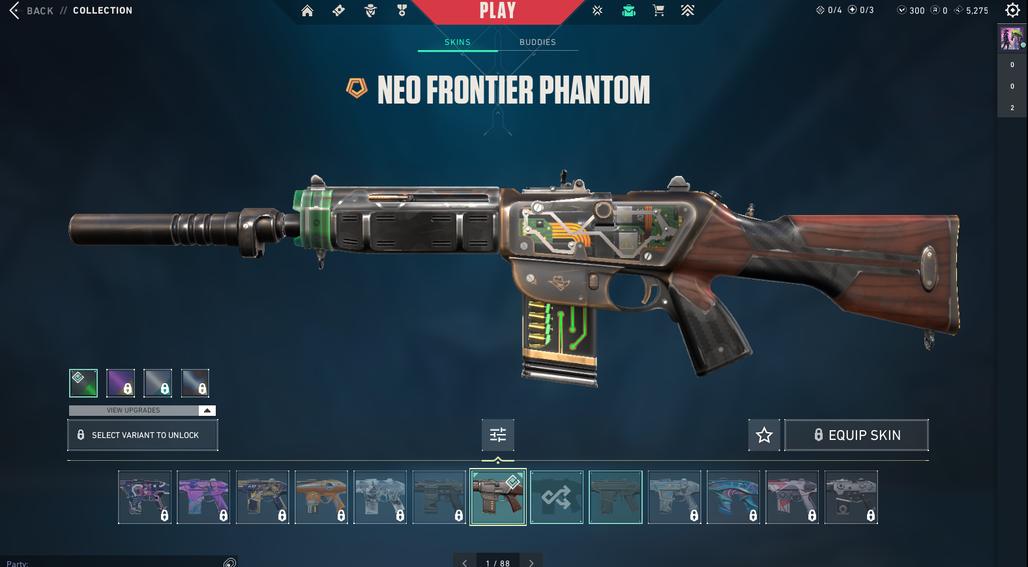
Task: Open settings with the gear icon
Action: (x=1012, y=11)
